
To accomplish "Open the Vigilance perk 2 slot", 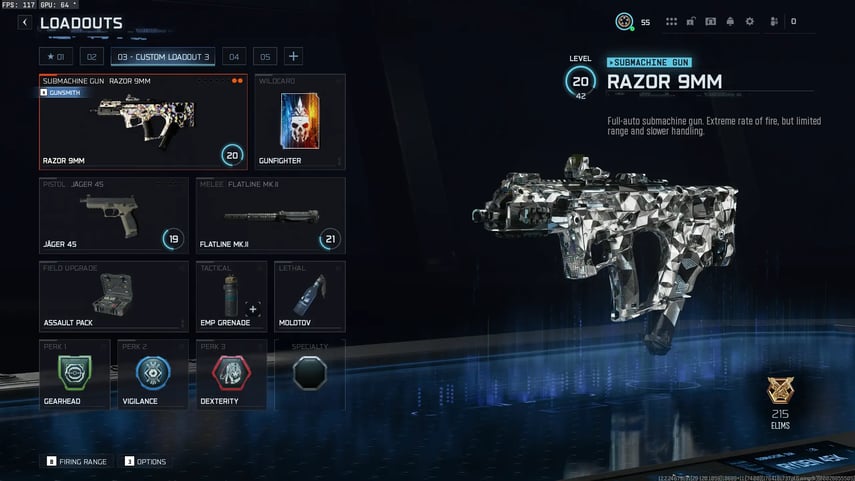I will pyautogui.click(x=153, y=374).
